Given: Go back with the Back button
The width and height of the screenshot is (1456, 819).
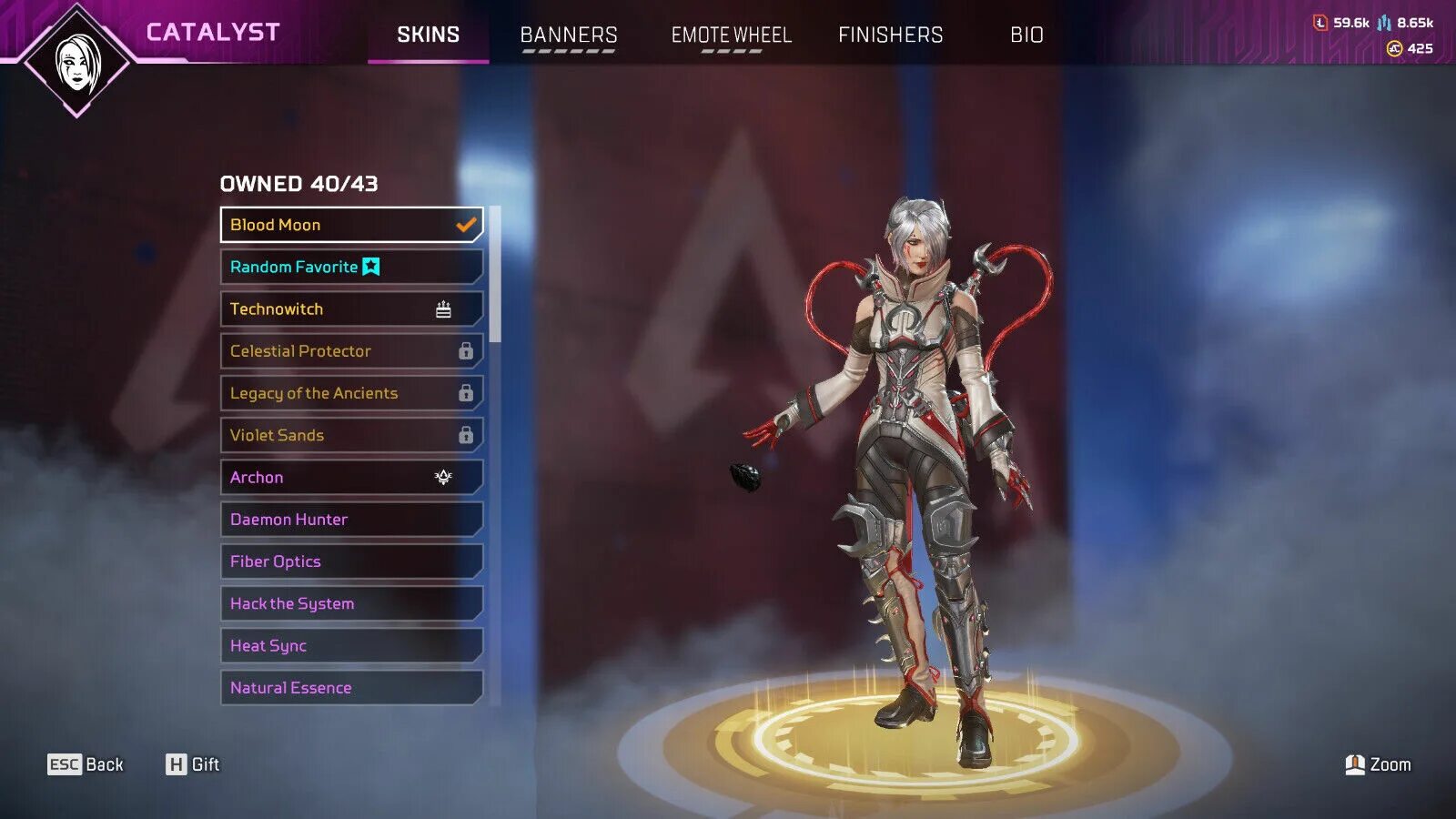Looking at the screenshot, I should point(86,764).
